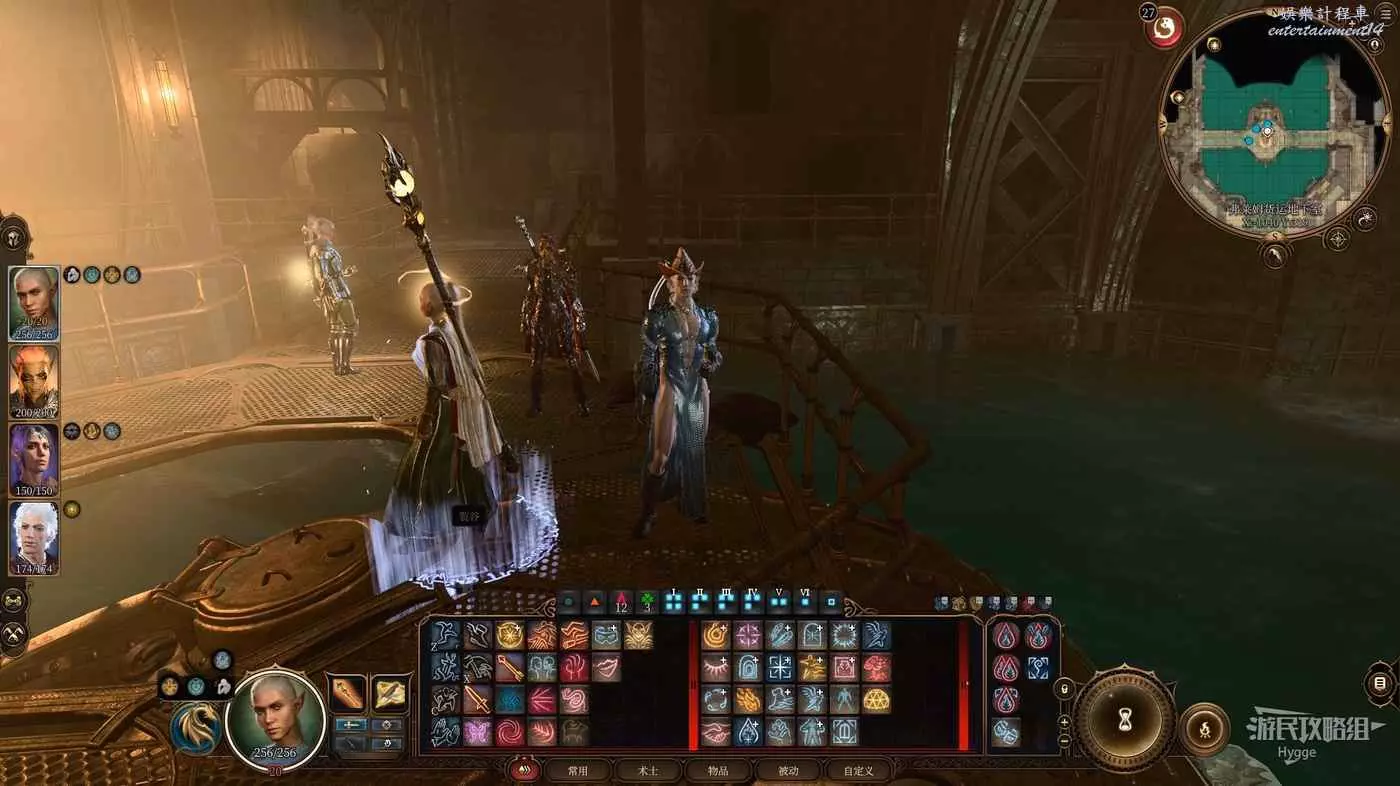The height and width of the screenshot is (786, 1400).
Task: End turn with the hourglass button
Action: (x=1125, y=718)
